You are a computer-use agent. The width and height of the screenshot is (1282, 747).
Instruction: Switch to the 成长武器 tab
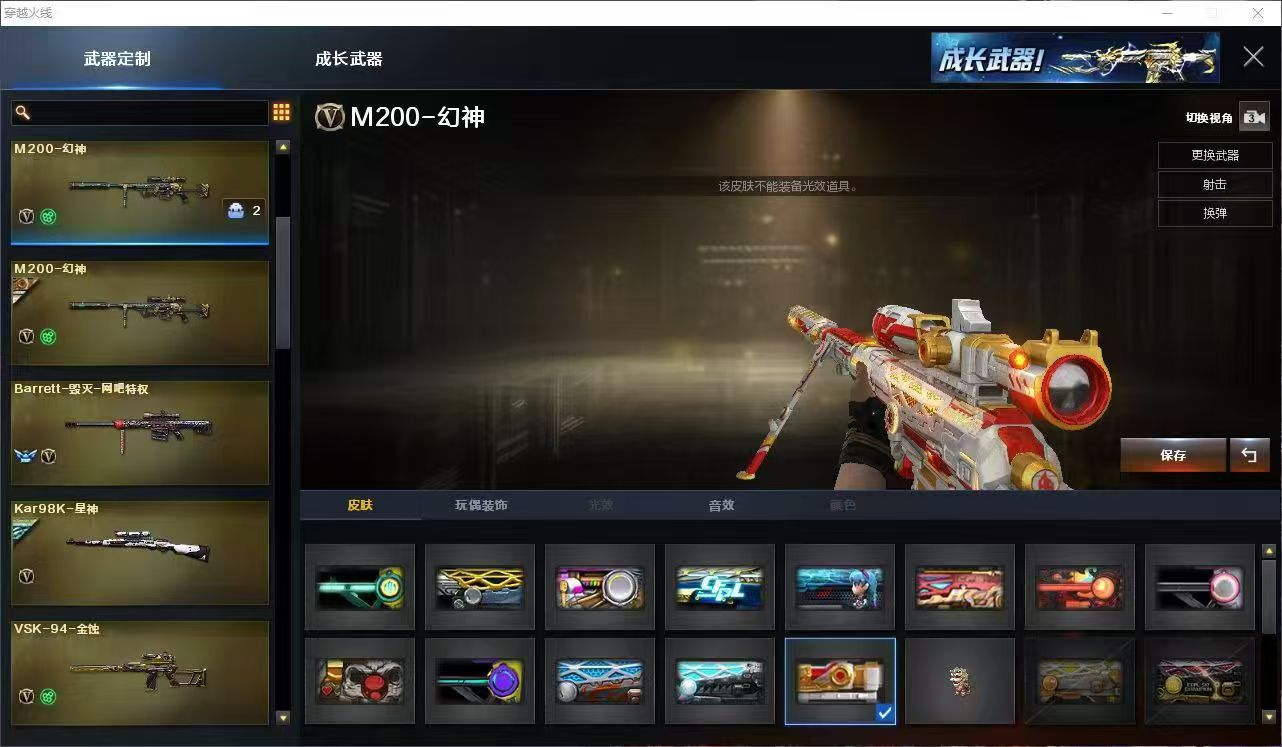tap(348, 59)
